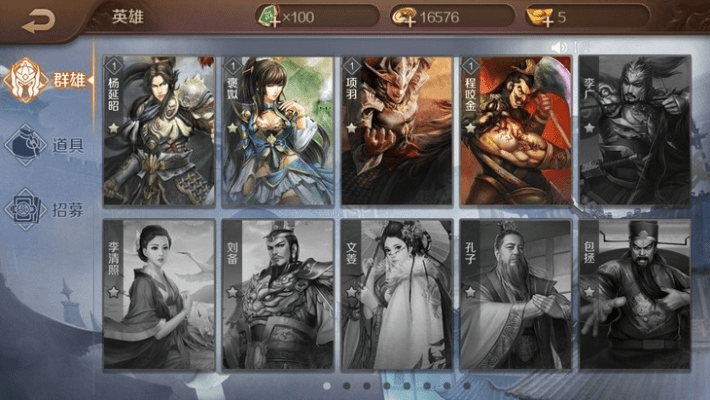The image size is (710, 400).
Task: Select the locked 包拯 hero card
Action: 635,295
